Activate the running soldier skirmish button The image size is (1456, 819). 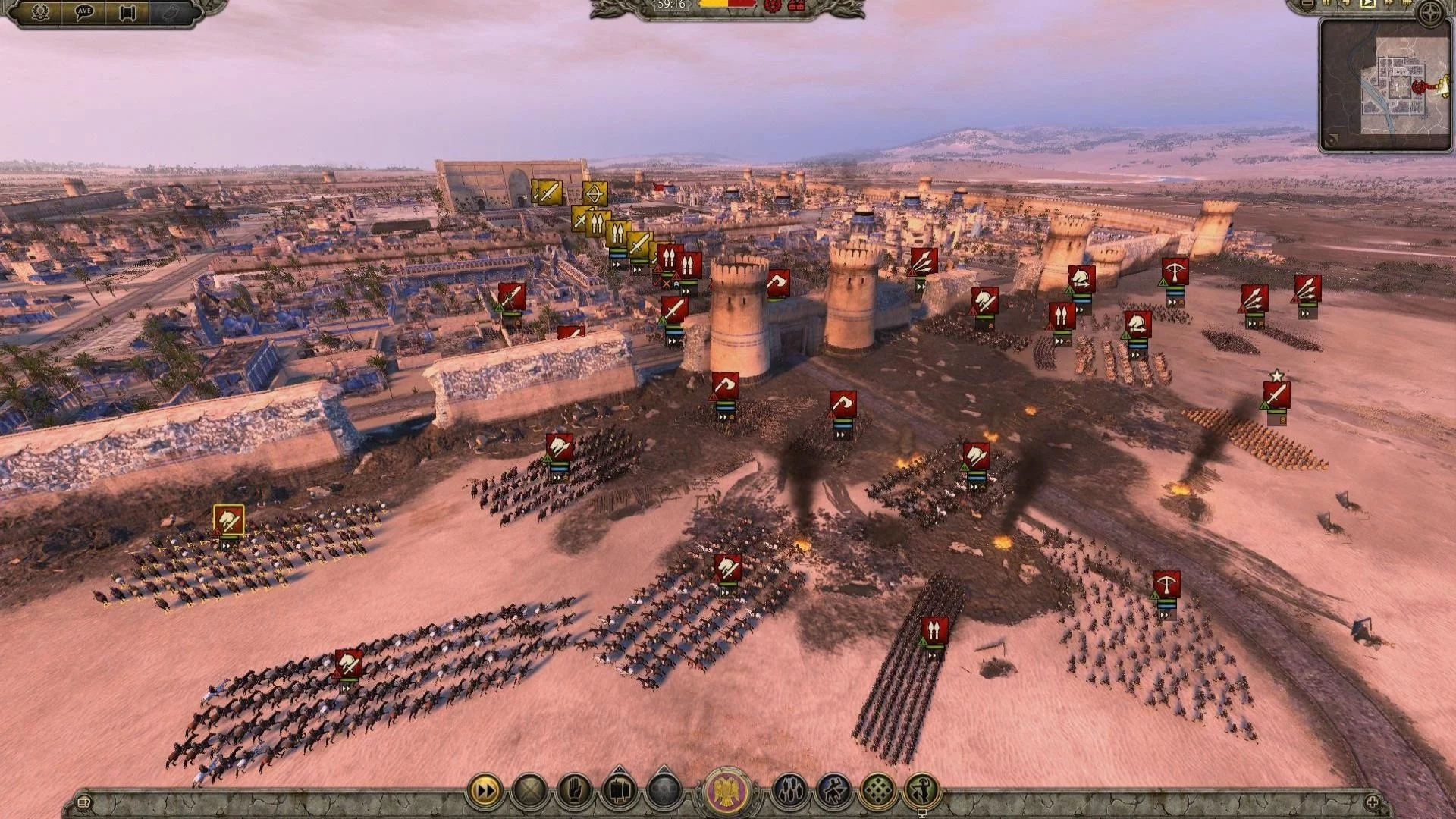[x=833, y=792]
